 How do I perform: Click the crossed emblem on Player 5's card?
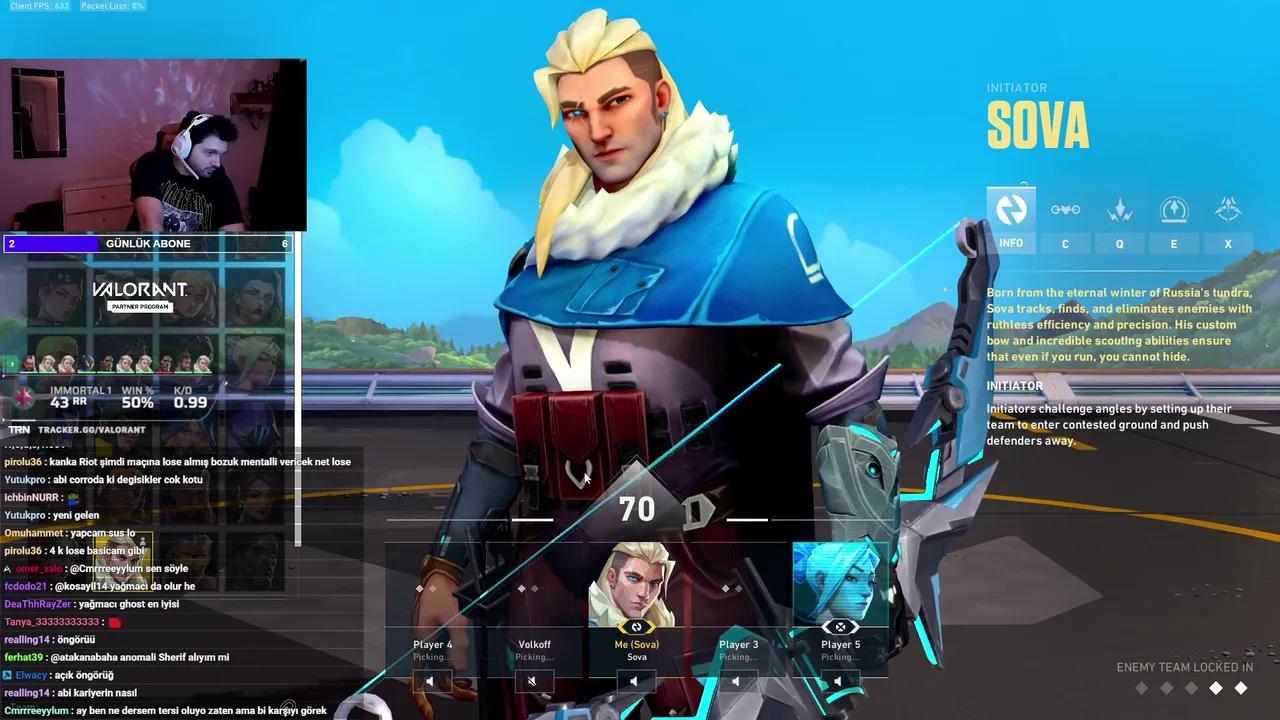(x=840, y=626)
